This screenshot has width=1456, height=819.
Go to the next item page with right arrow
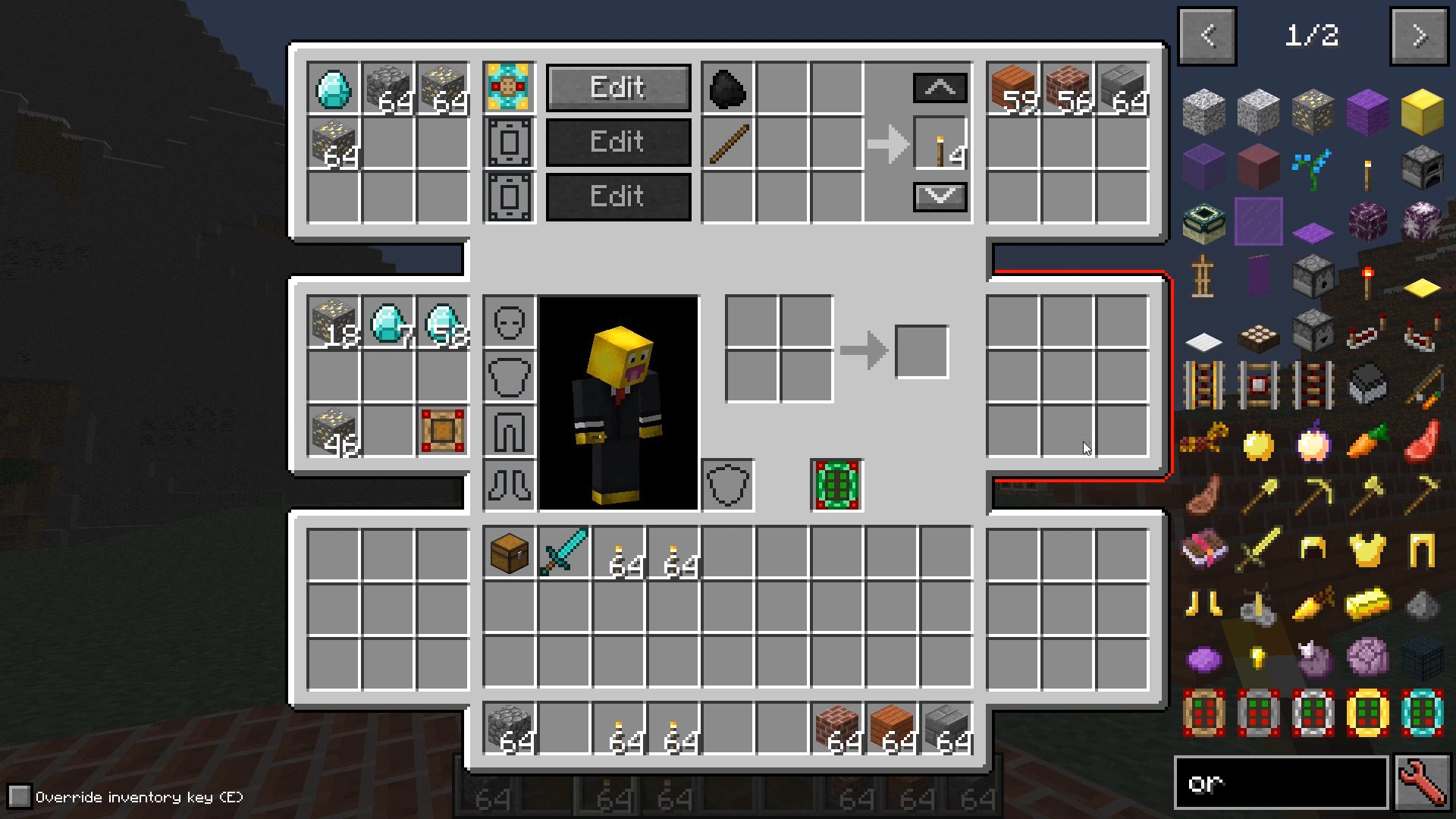tap(1420, 35)
